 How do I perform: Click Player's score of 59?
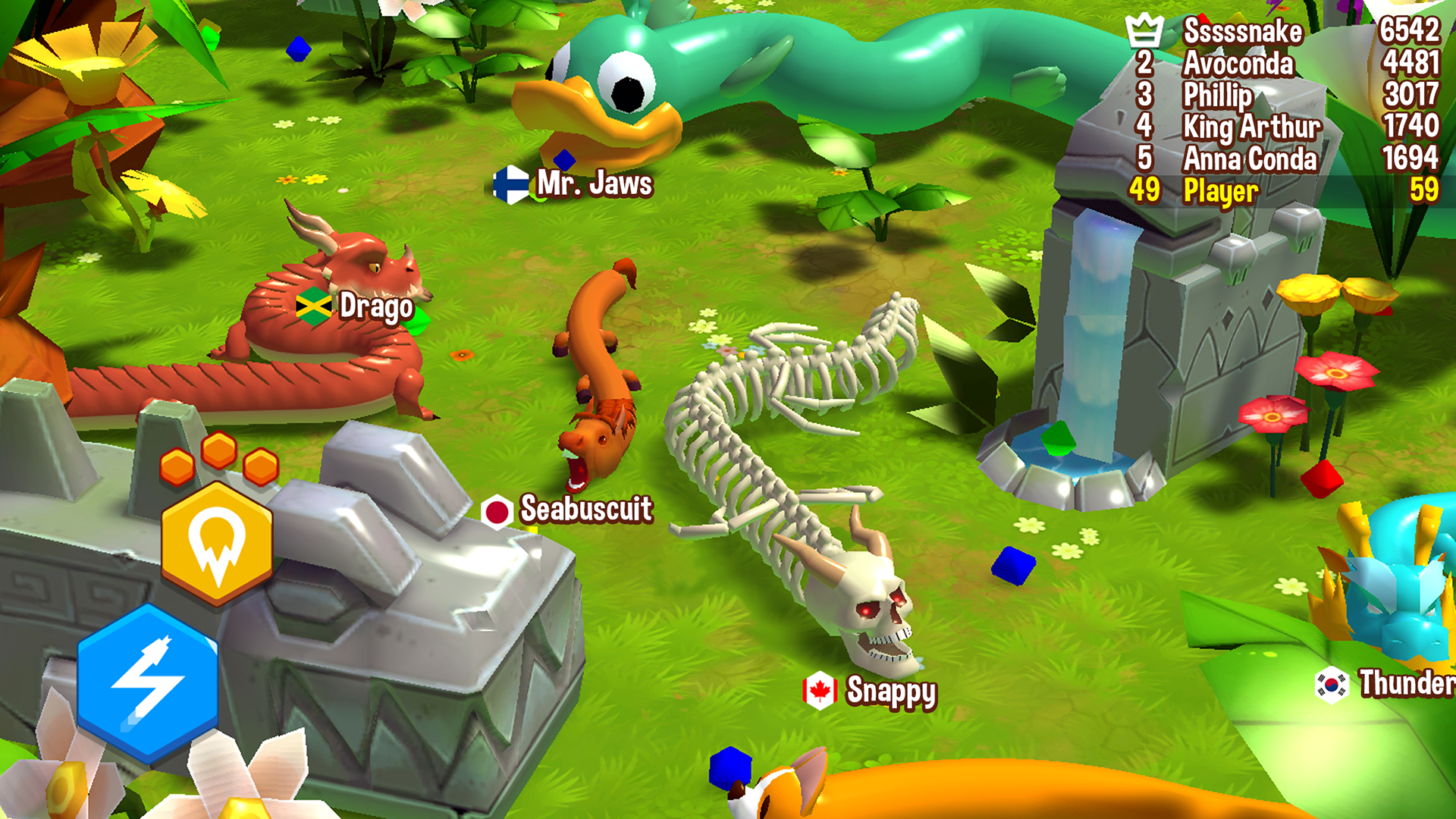pos(1424,190)
